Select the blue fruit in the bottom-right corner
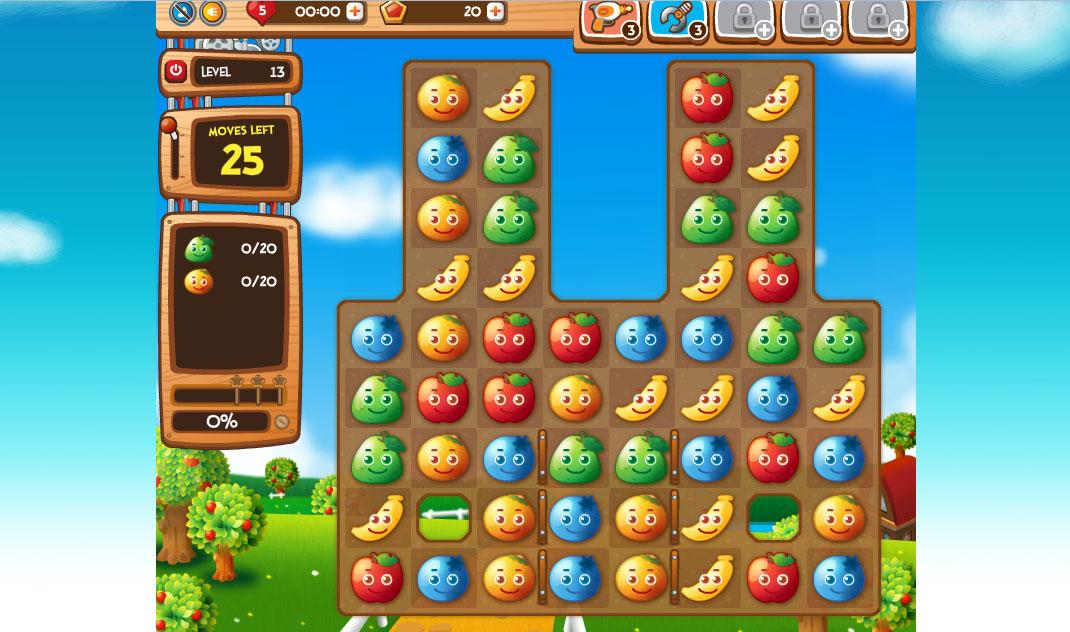The height and width of the screenshot is (632, 1070). (839, 578)
